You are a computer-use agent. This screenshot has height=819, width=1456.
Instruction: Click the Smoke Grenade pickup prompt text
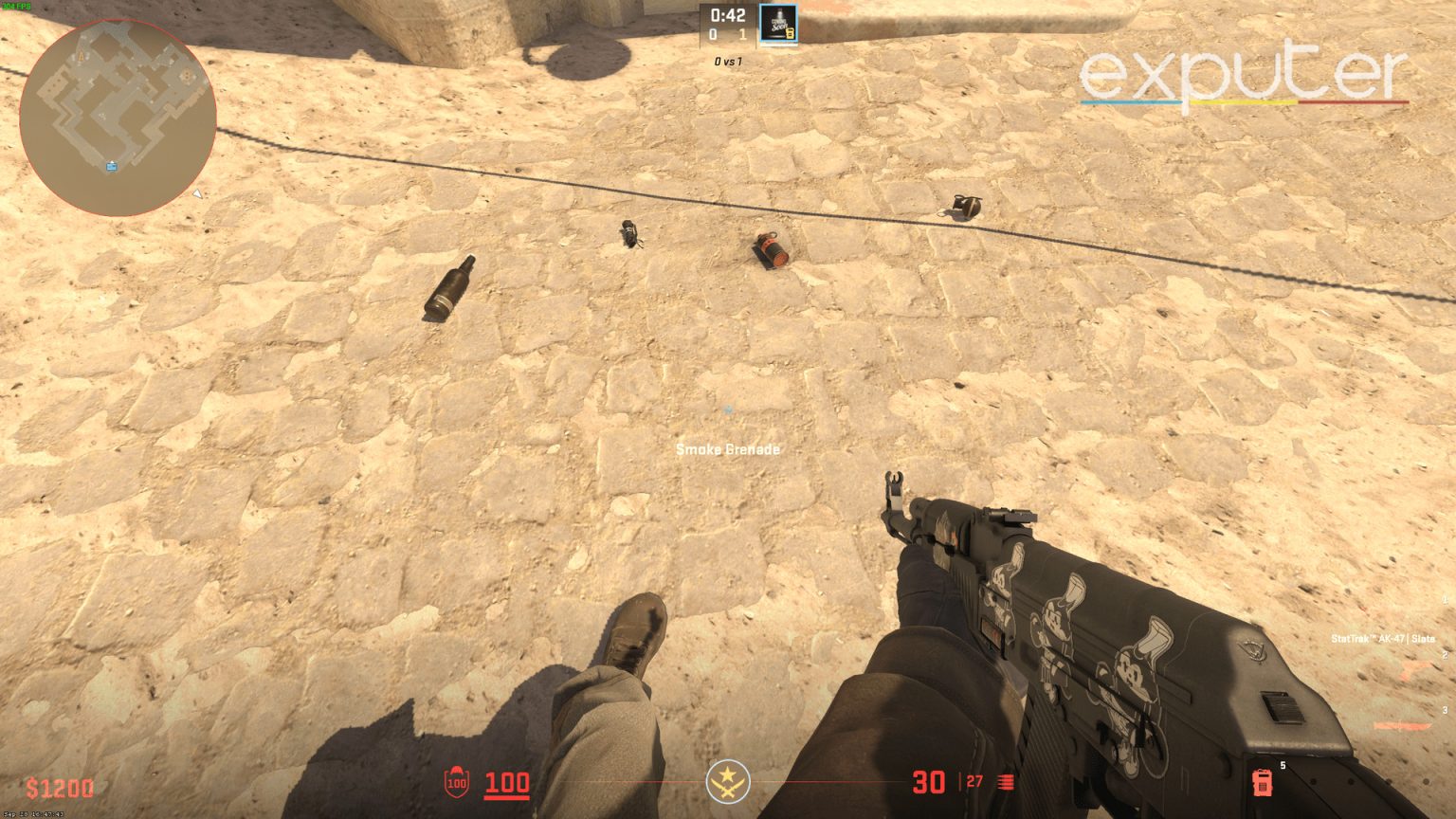pos(726,449)
